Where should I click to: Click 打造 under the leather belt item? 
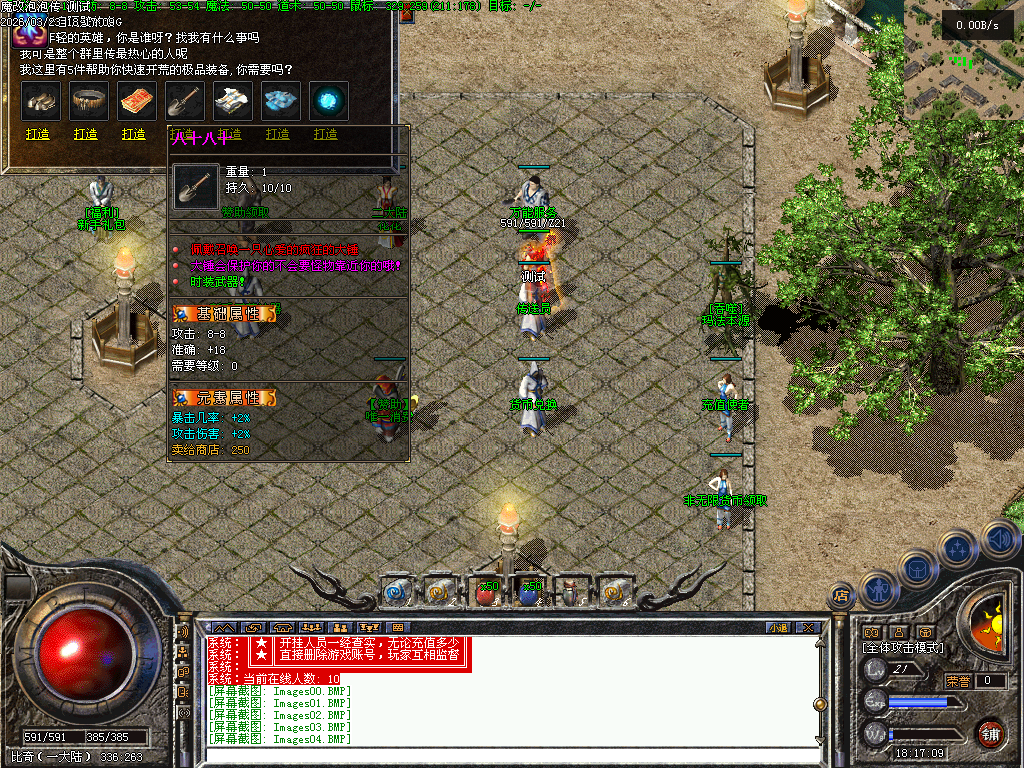[x=86, y=134]
